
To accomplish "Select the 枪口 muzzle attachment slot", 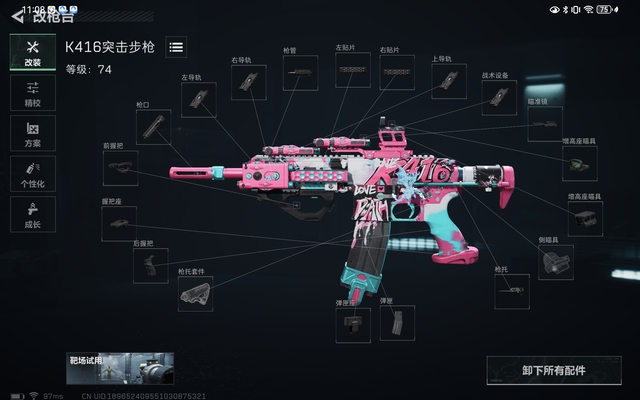I will pos(153,125).
